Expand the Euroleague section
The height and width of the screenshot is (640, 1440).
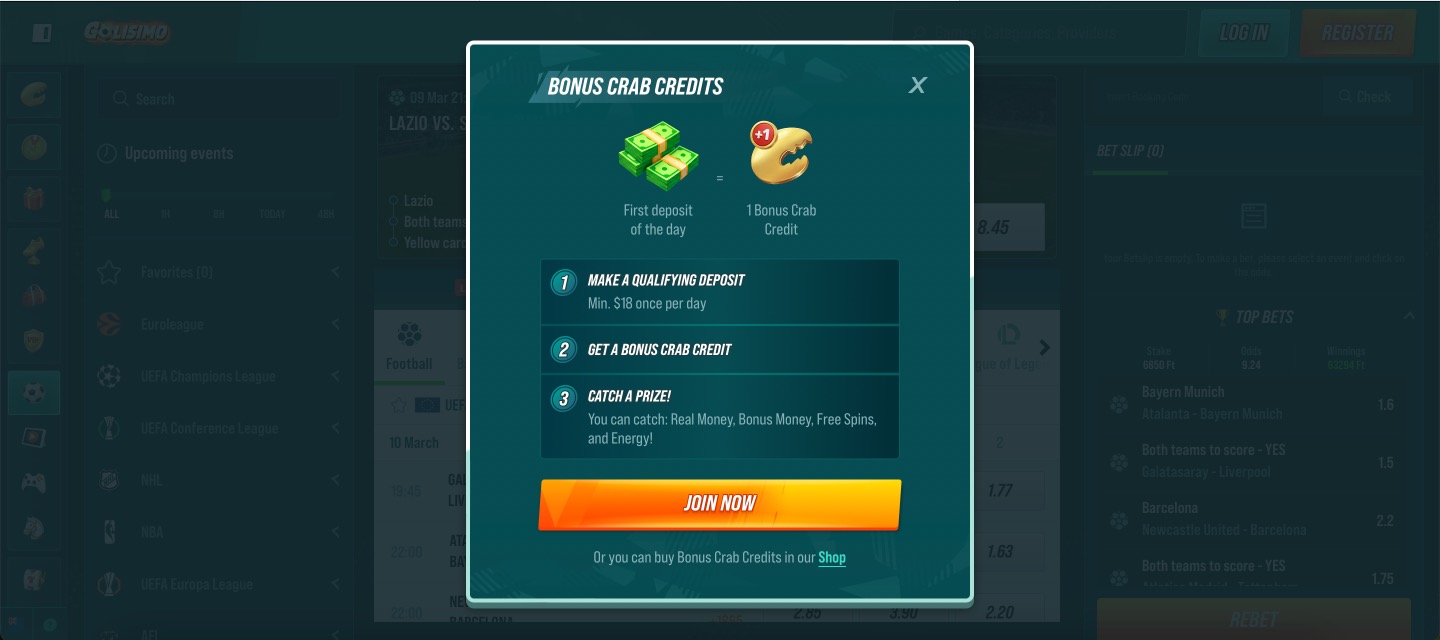click(220, 324)
